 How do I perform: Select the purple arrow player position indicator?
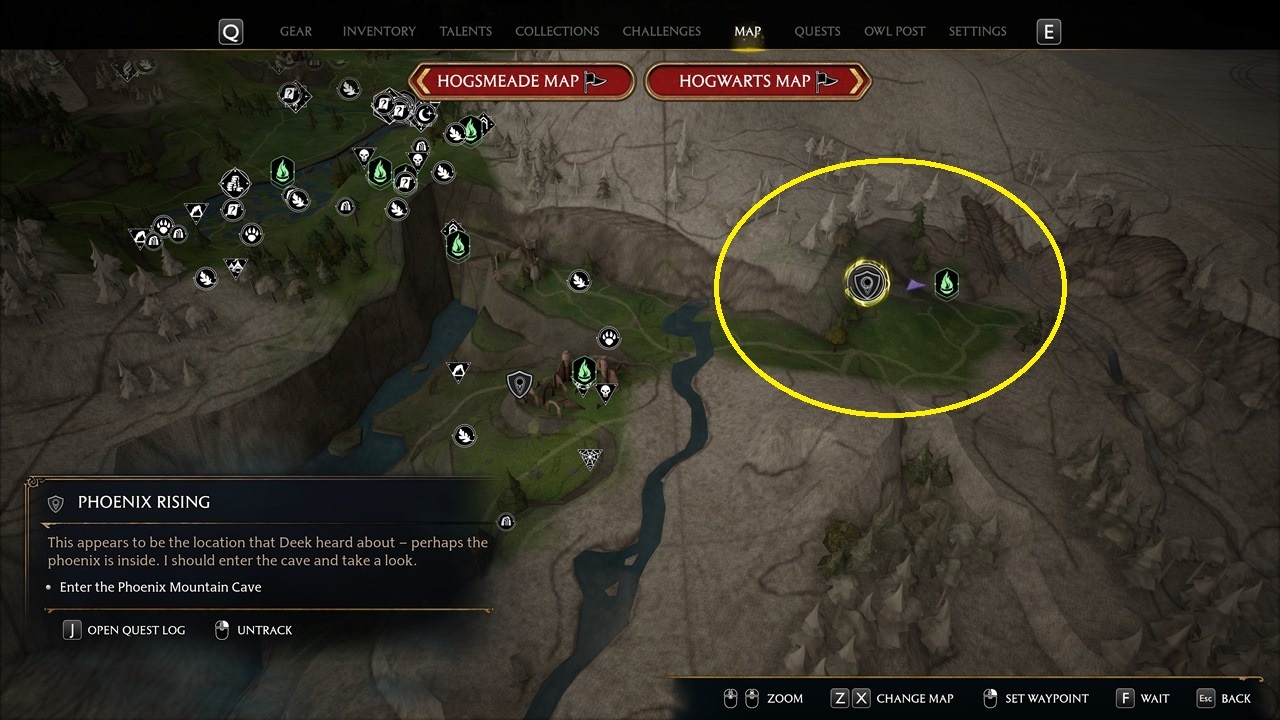[x=913, y=287]
